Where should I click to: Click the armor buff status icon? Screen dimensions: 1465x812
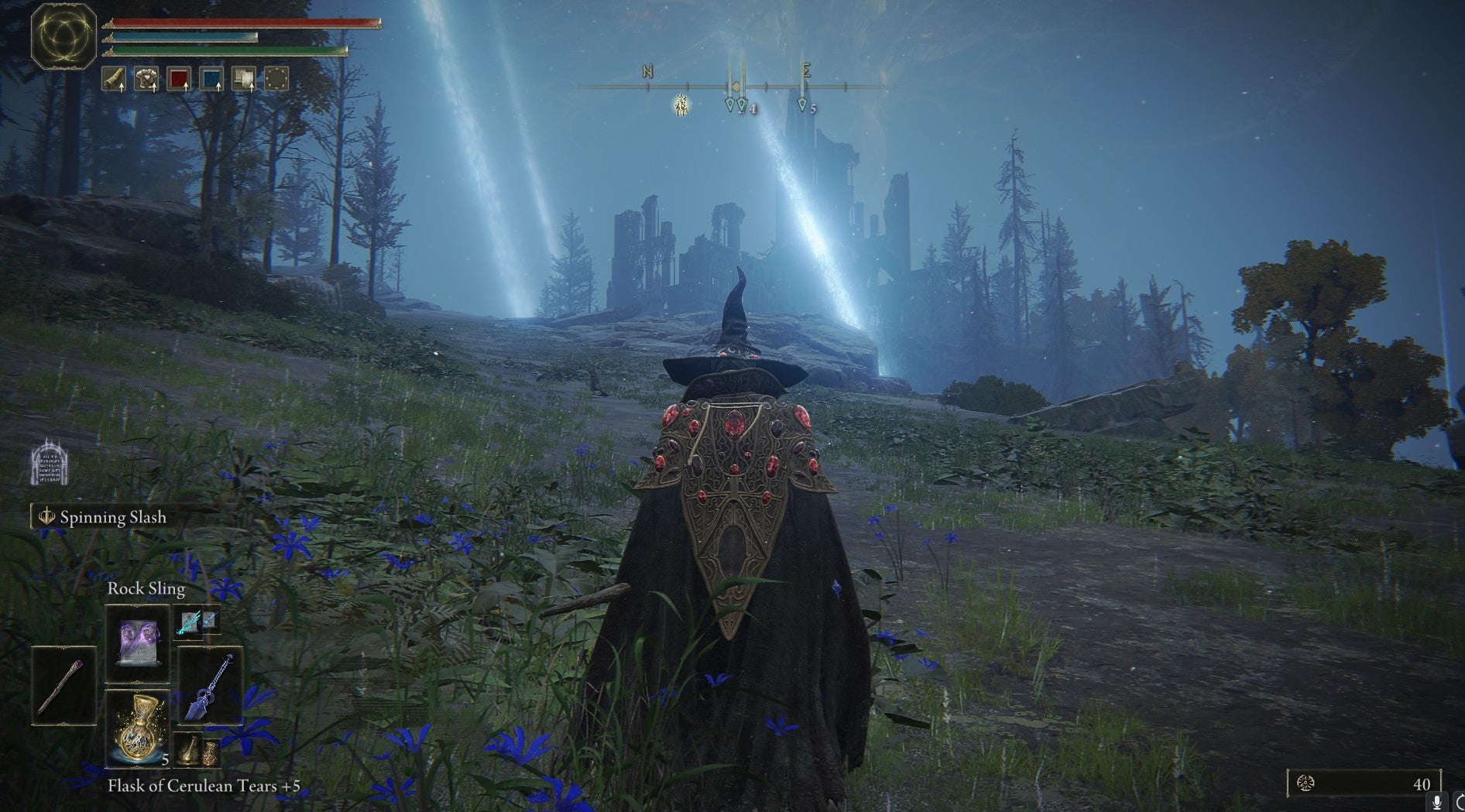[x=146, y=79]
